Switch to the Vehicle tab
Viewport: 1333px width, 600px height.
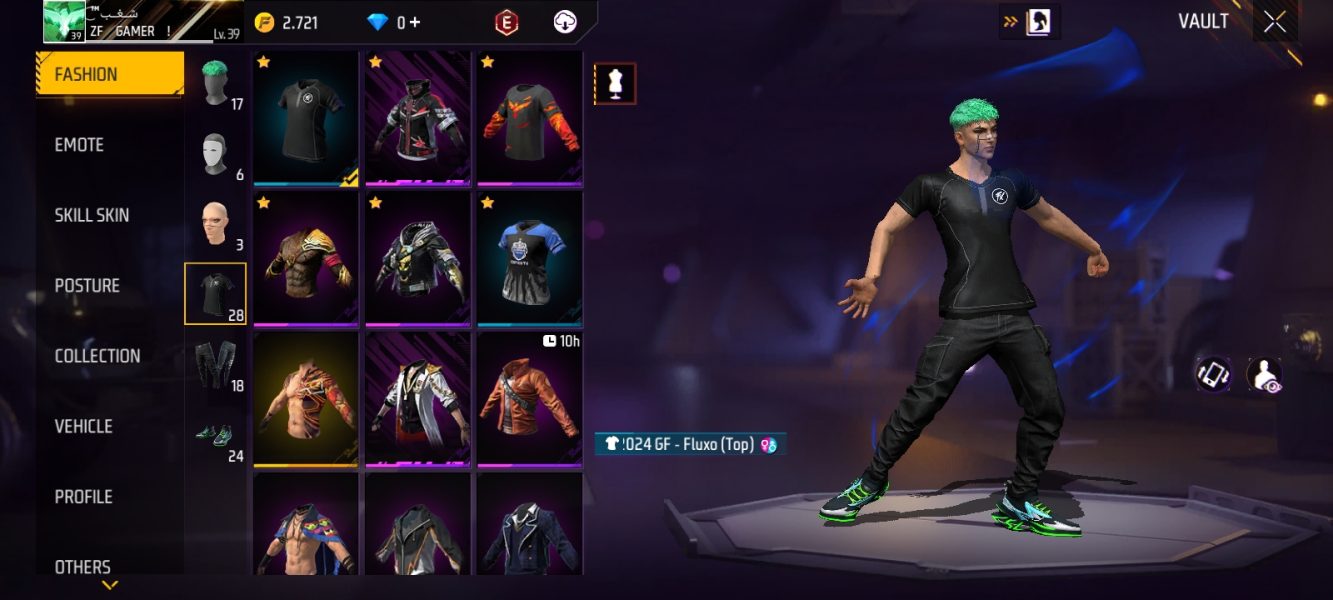(x=83, y=426)
